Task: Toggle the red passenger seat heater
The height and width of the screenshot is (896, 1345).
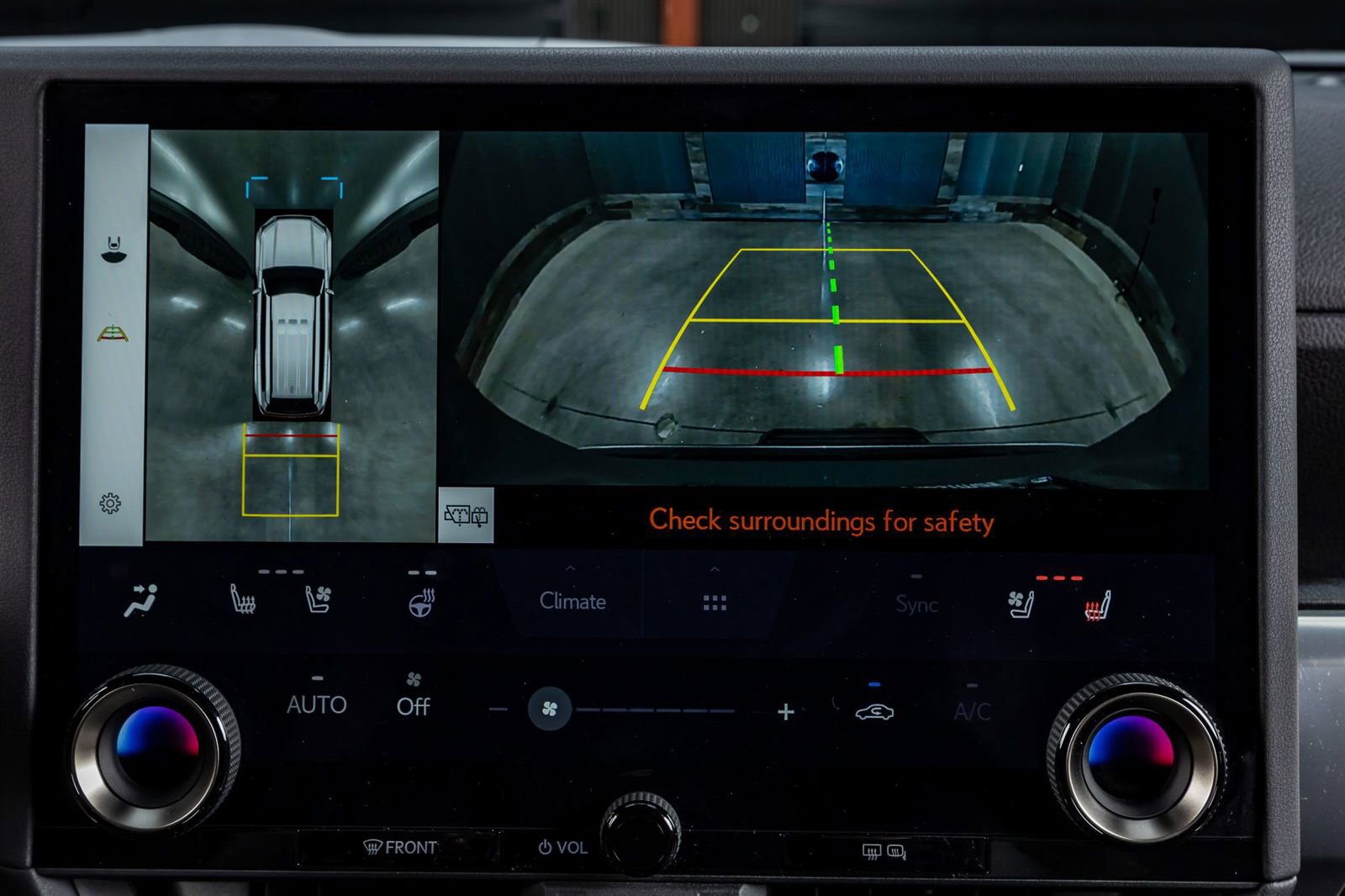Action: click(x=1097, y=606)
